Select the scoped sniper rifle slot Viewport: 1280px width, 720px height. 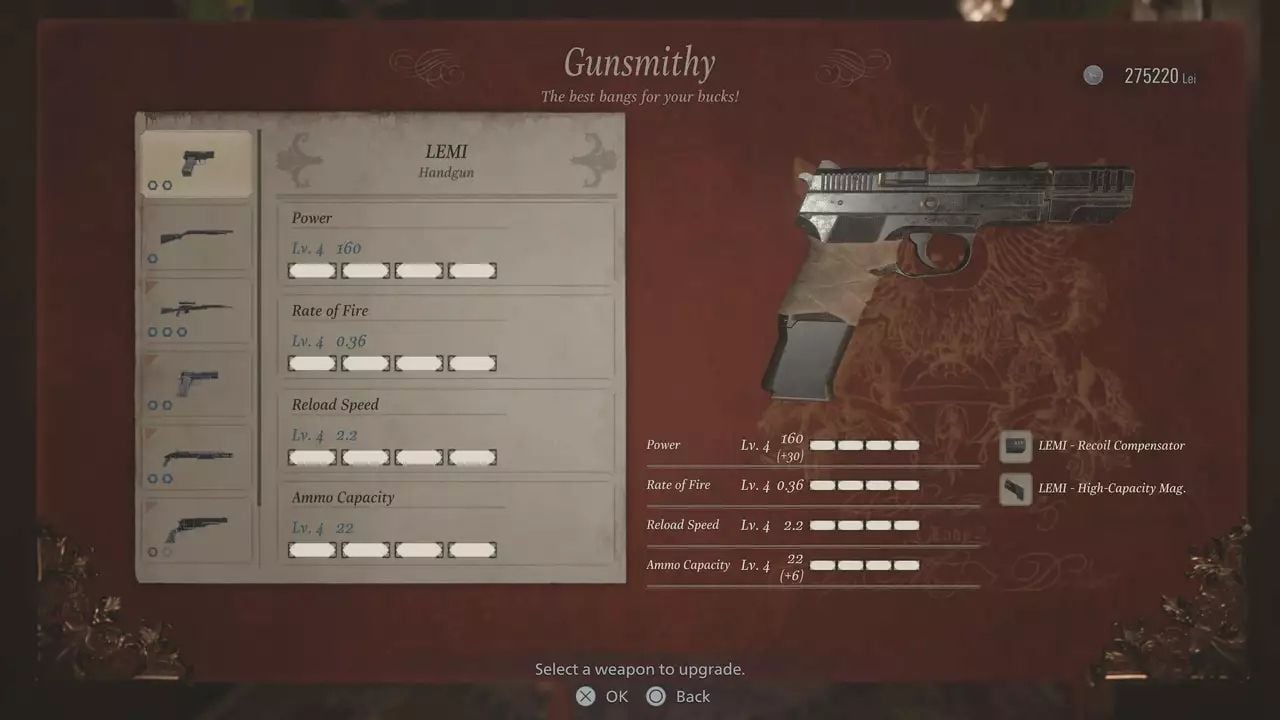coord(196,311)
